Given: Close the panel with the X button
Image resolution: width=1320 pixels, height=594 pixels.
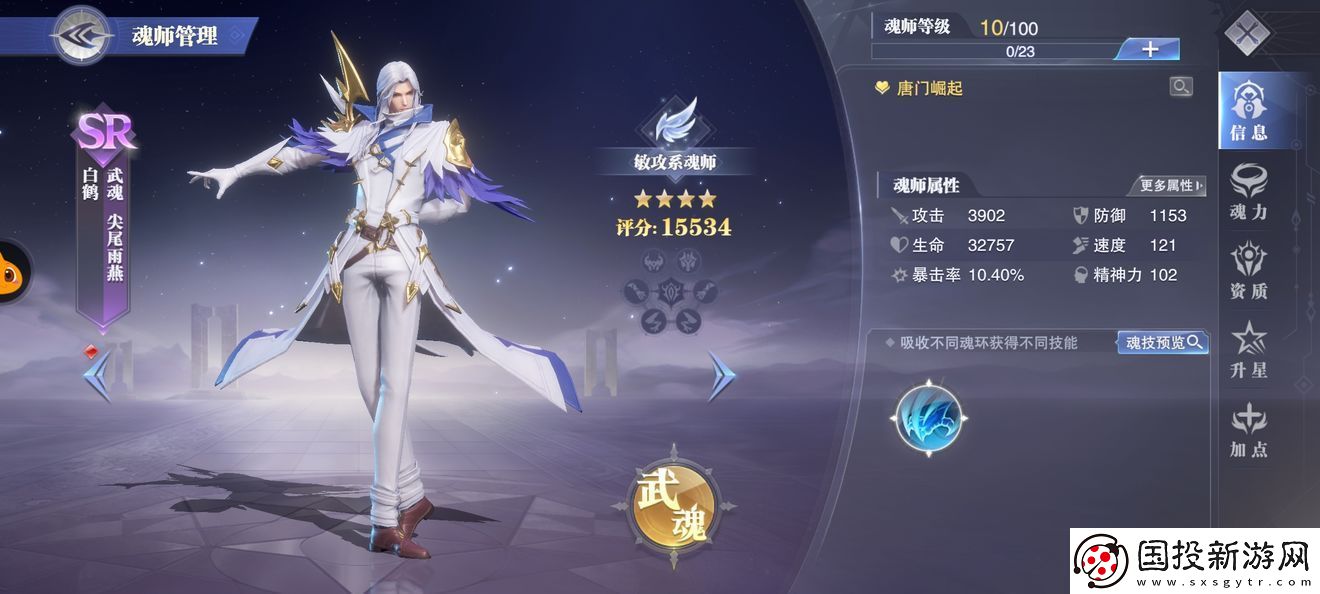Looking at the screenshot, I should [x=1246, y=34].
